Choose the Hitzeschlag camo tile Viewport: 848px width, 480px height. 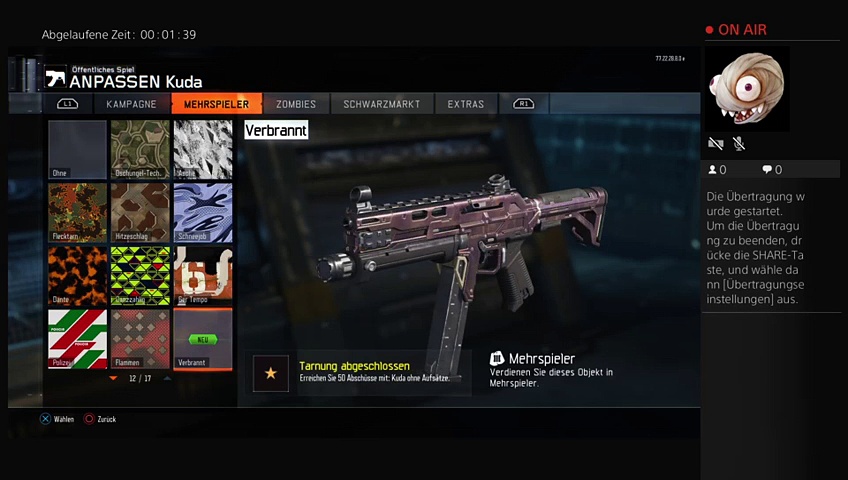140,212
